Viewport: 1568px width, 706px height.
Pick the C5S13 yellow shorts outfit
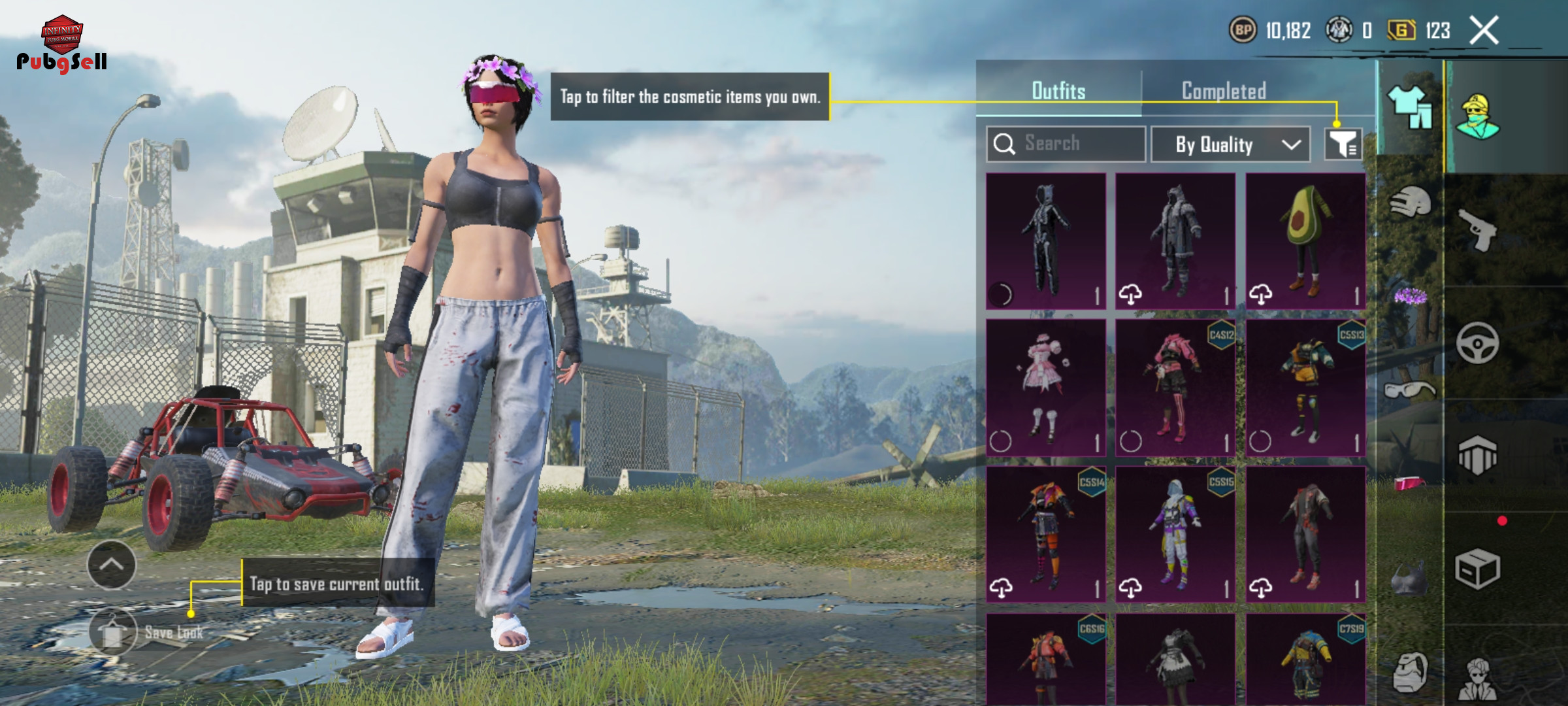(1305, 387)
